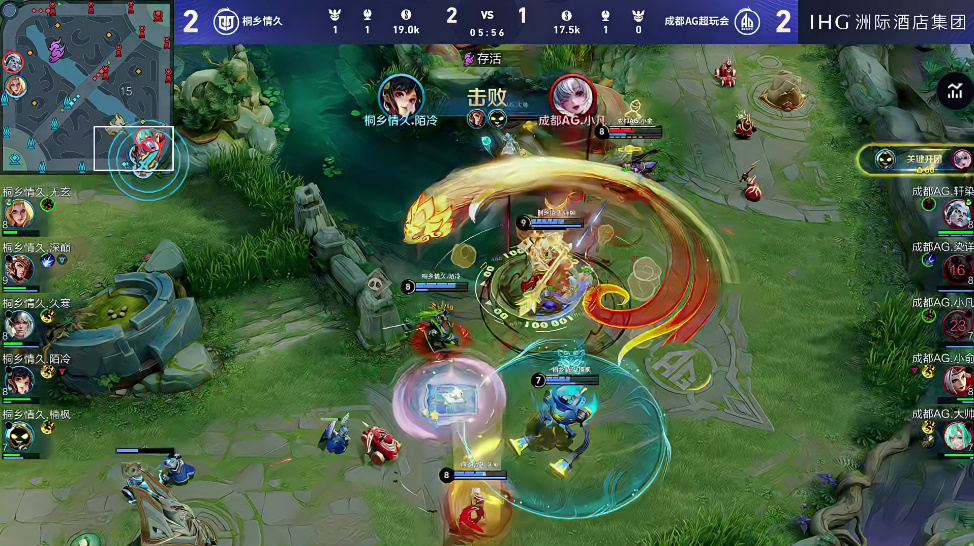The height and width of the screenshot is (546, 974).
Task: Pick 成都AG.大帅 hero portrait
Action: point(957,435)
